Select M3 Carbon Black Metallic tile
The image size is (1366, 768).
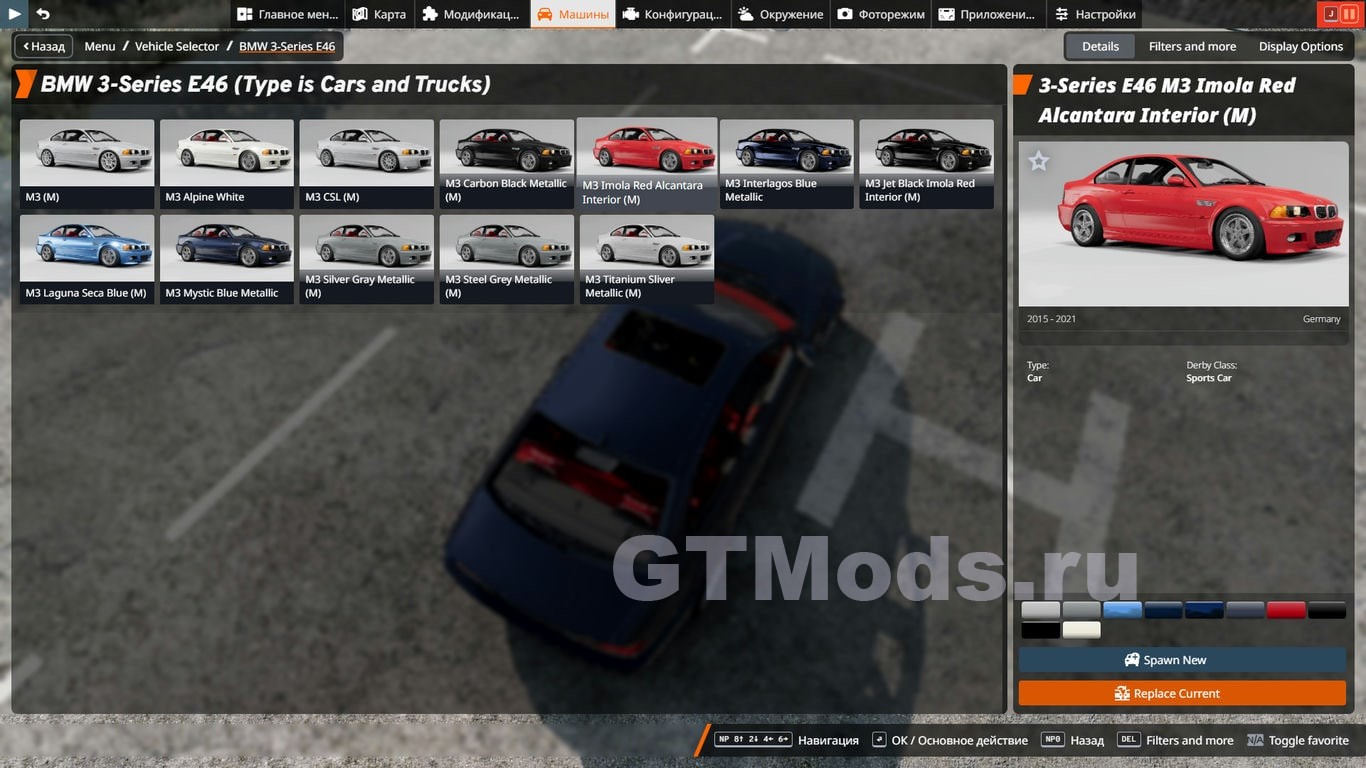[506, 163]
